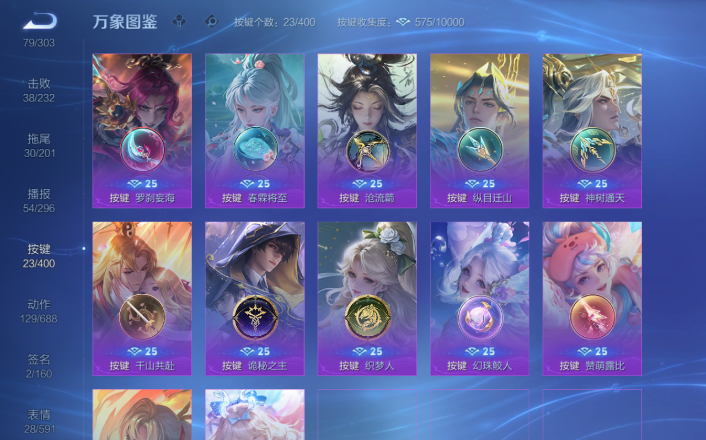Click the round icon right of the club icon
Image resolution: width=706 pixels, height=440 pixels.
pos(211,21)
